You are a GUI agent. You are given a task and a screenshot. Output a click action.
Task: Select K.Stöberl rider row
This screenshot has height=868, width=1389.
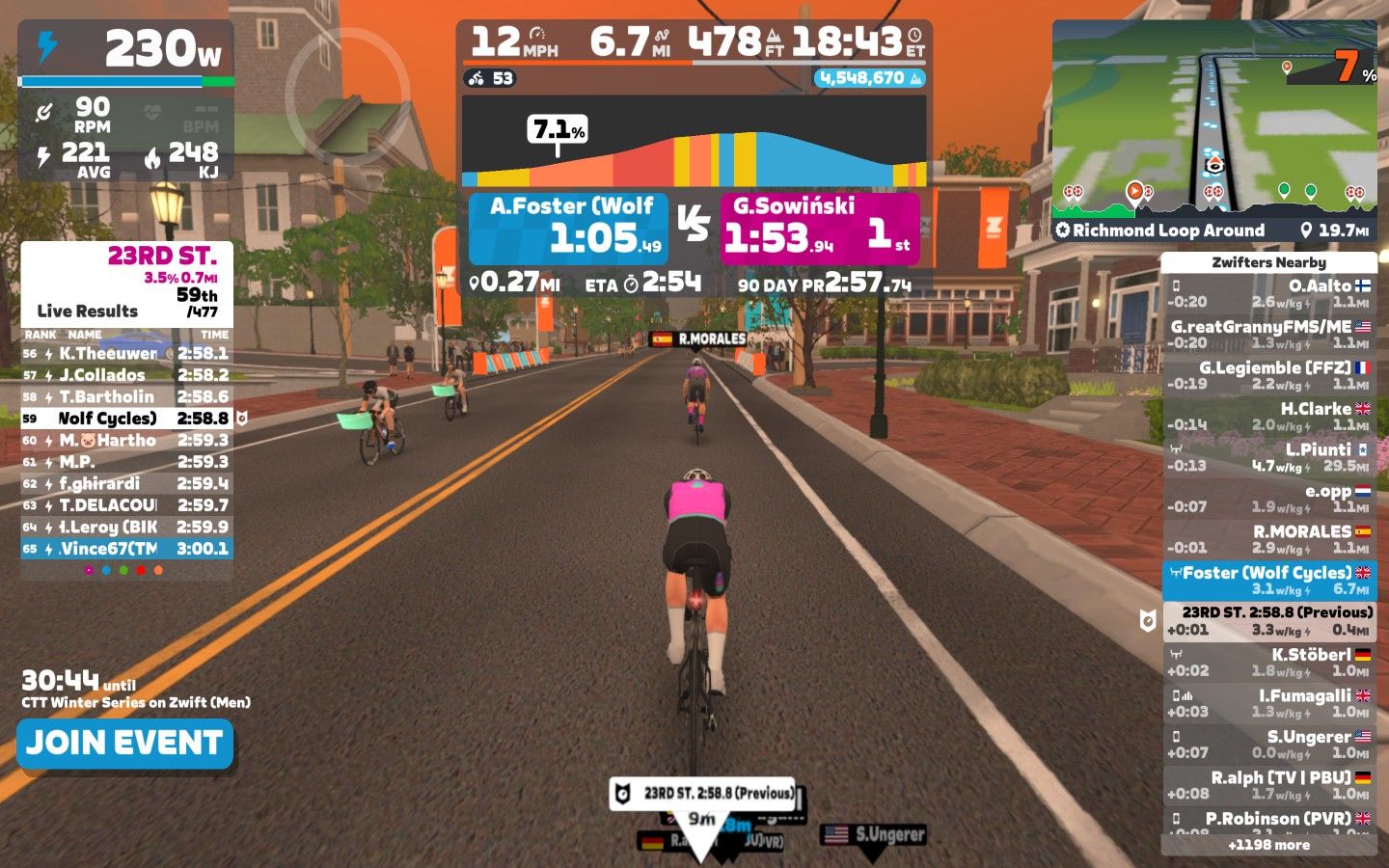[1268, 662]
